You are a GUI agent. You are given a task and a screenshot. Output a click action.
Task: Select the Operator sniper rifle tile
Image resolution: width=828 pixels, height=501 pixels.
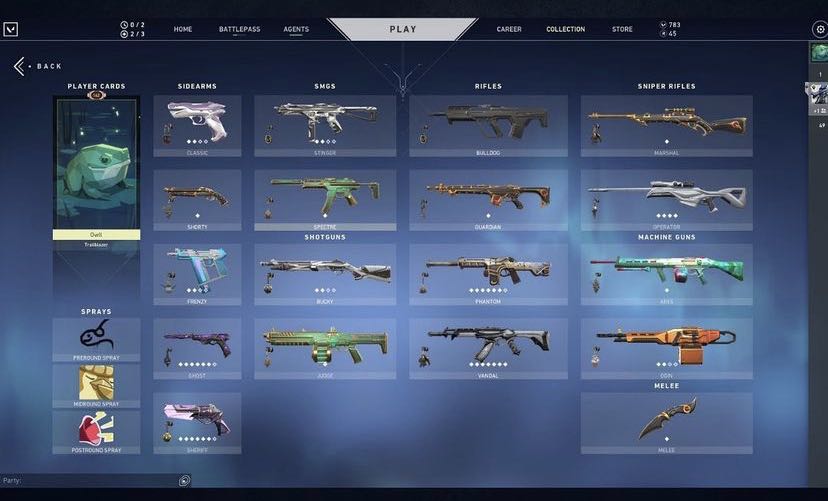[x=666, y=199]
